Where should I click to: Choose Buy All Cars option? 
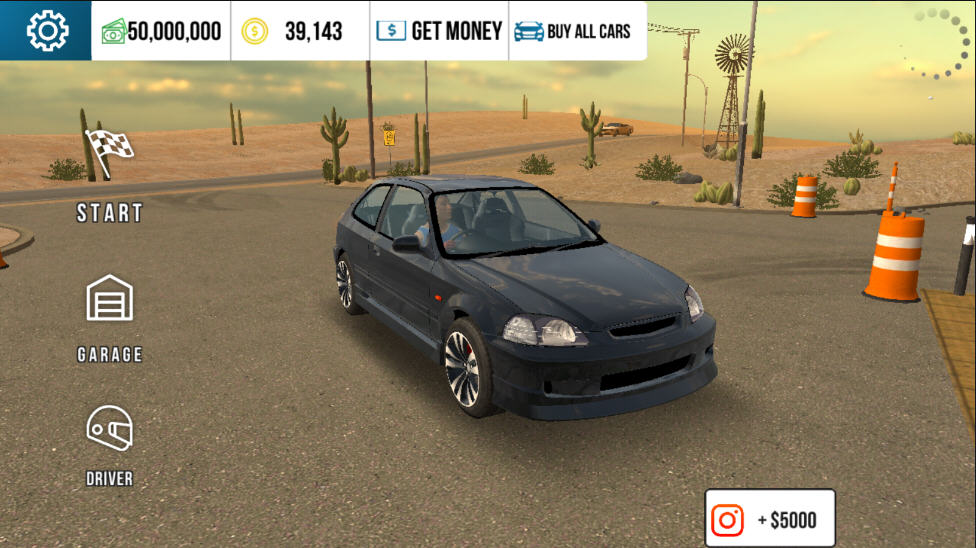pyautogui.click(x=573, y=31)
